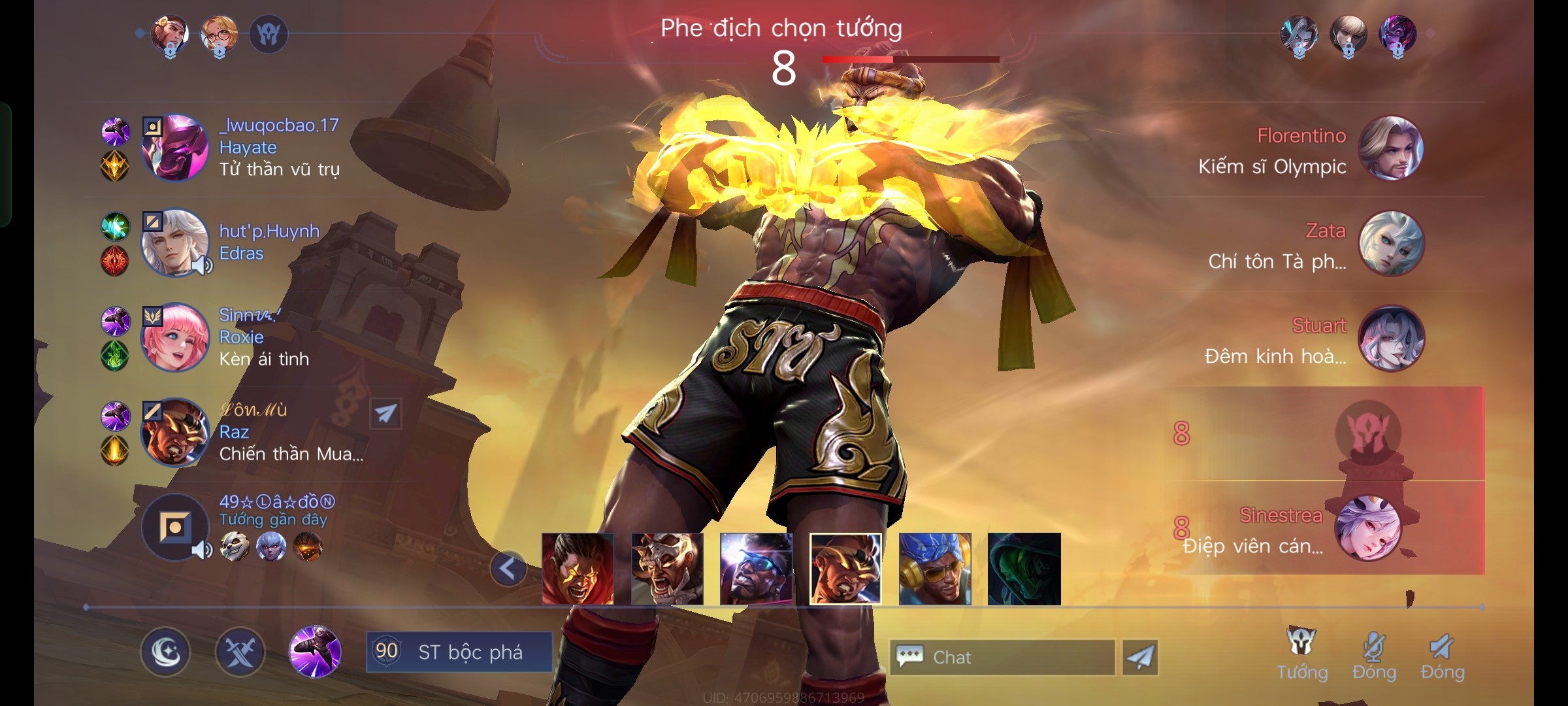1568x706 pixels.
Task: Select teammate Roxie's pink-haired portrait
Action: click(x=175, y=337)
